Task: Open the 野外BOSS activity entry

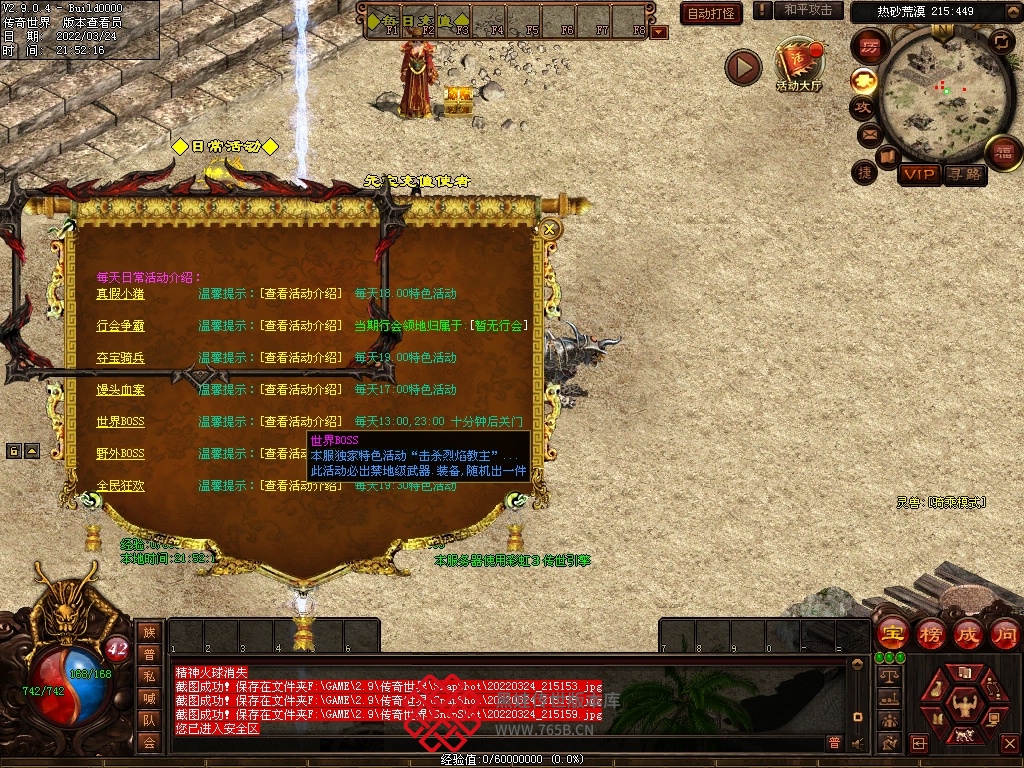Action: (120, 454)
